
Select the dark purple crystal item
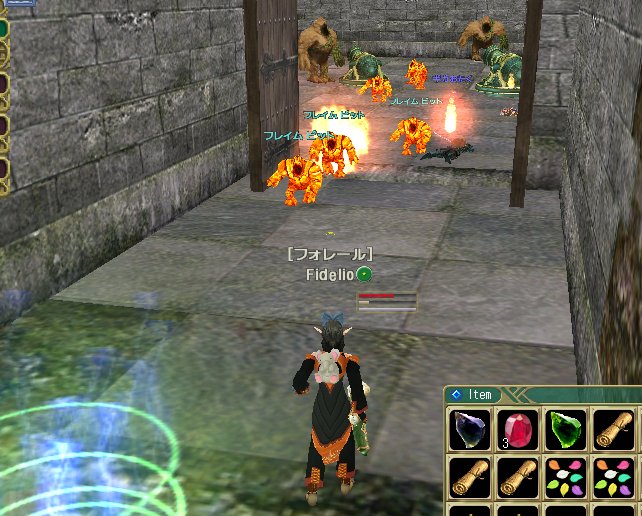pyautogui.click(x=469, y=431)
